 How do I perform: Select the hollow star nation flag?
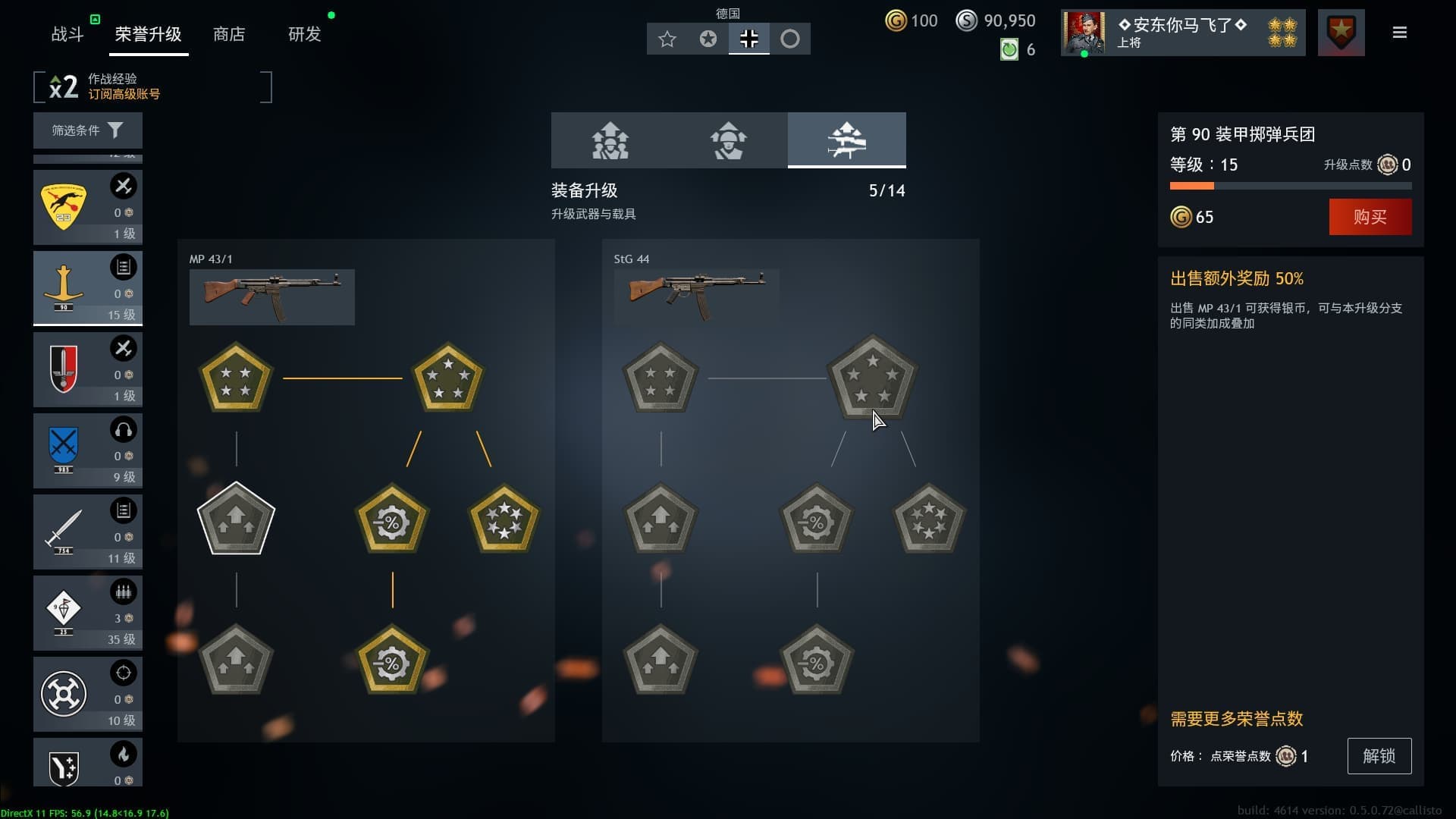(x=667, y=39)
